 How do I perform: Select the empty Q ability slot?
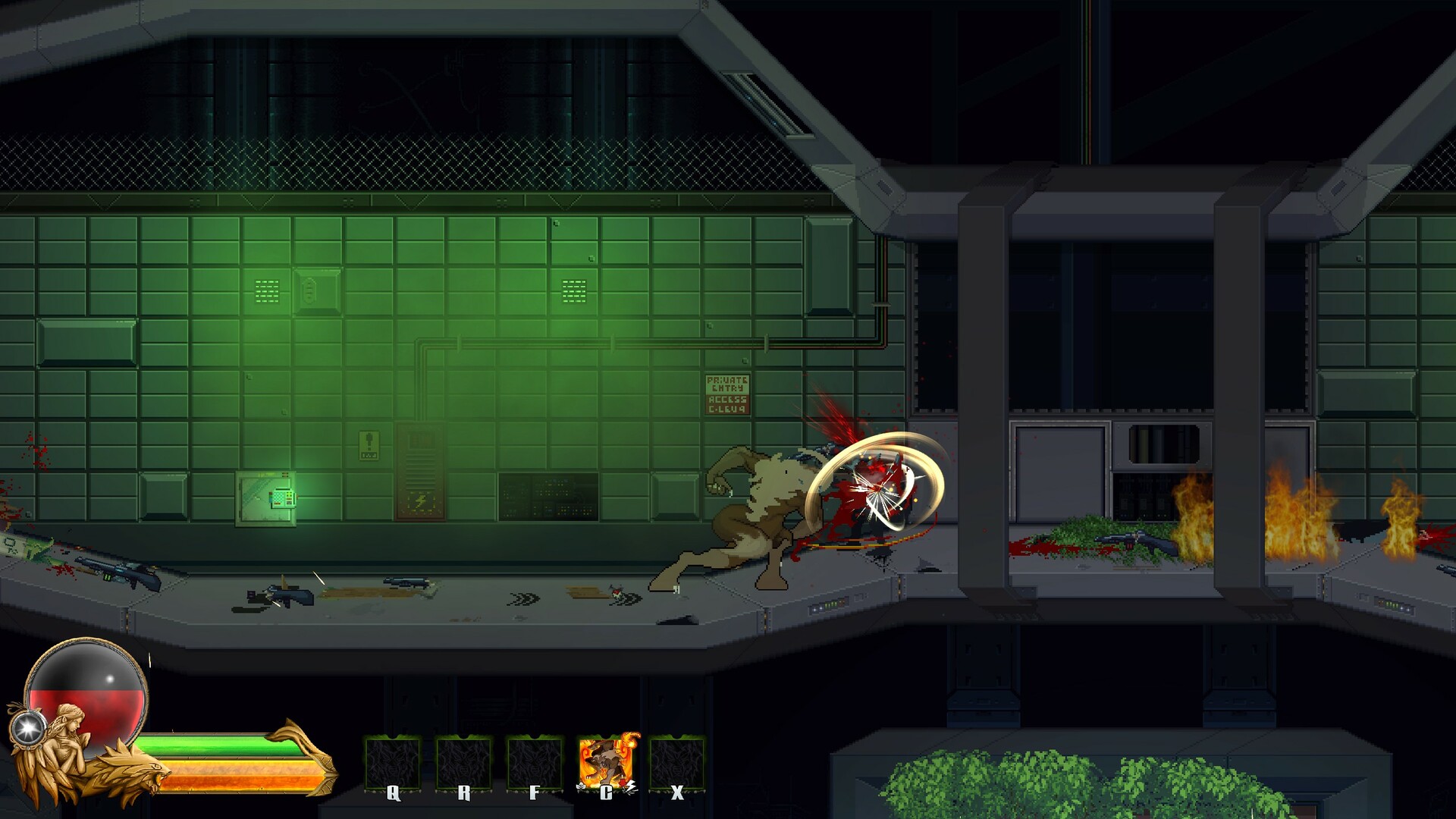391,762
